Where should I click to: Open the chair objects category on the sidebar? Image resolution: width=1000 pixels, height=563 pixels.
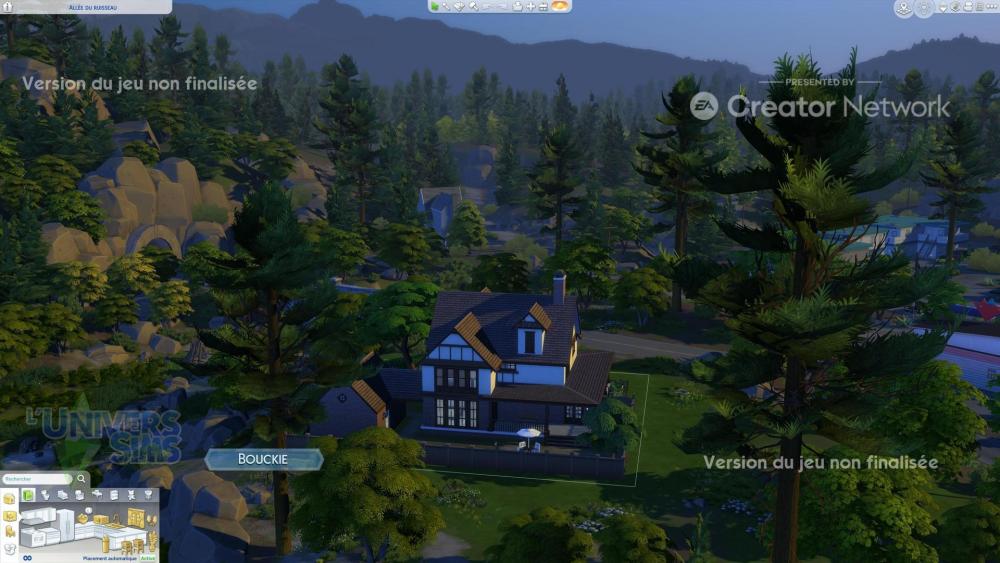coord(9,532)
